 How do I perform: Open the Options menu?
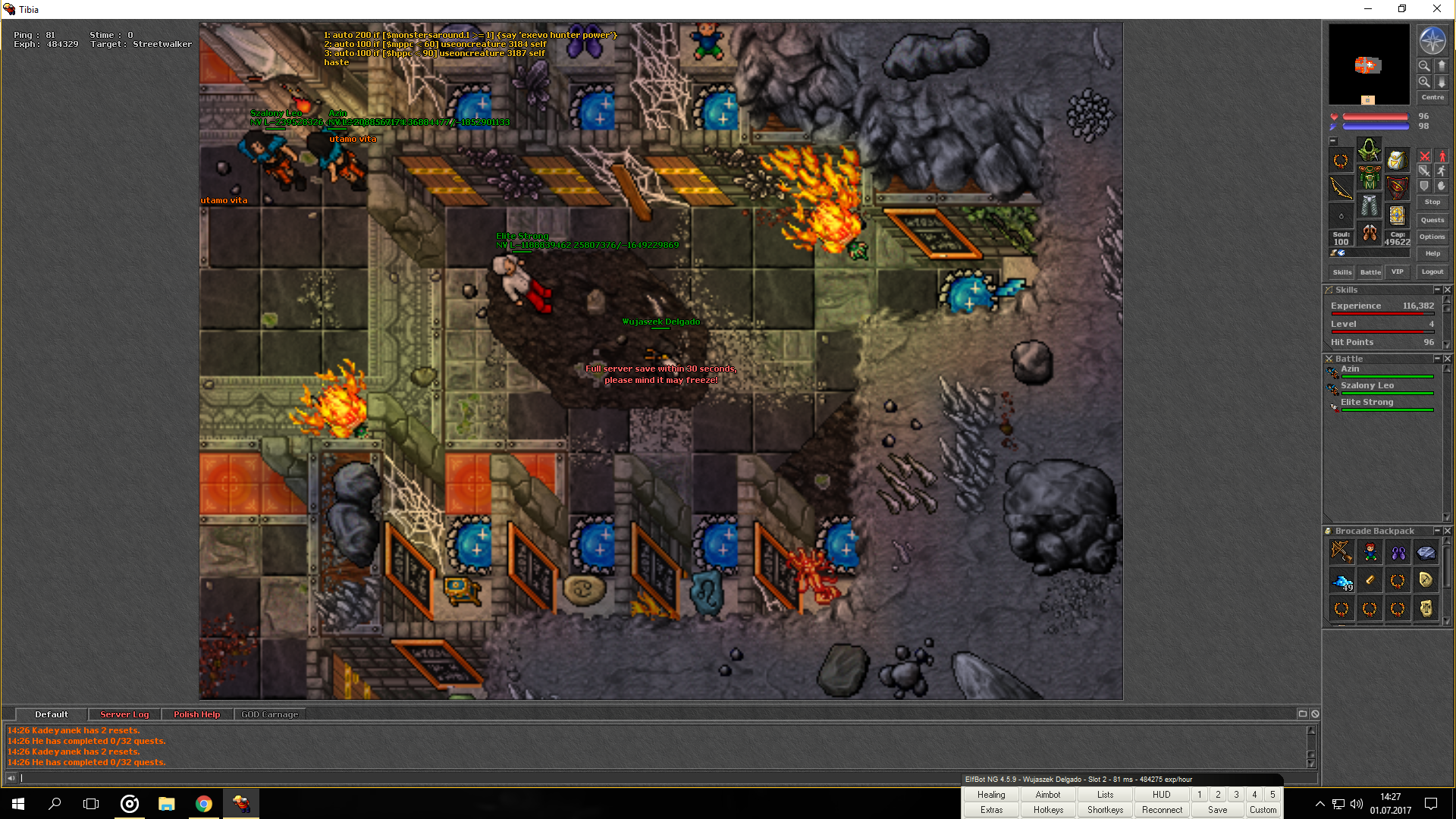click(x=1432, y=237)
